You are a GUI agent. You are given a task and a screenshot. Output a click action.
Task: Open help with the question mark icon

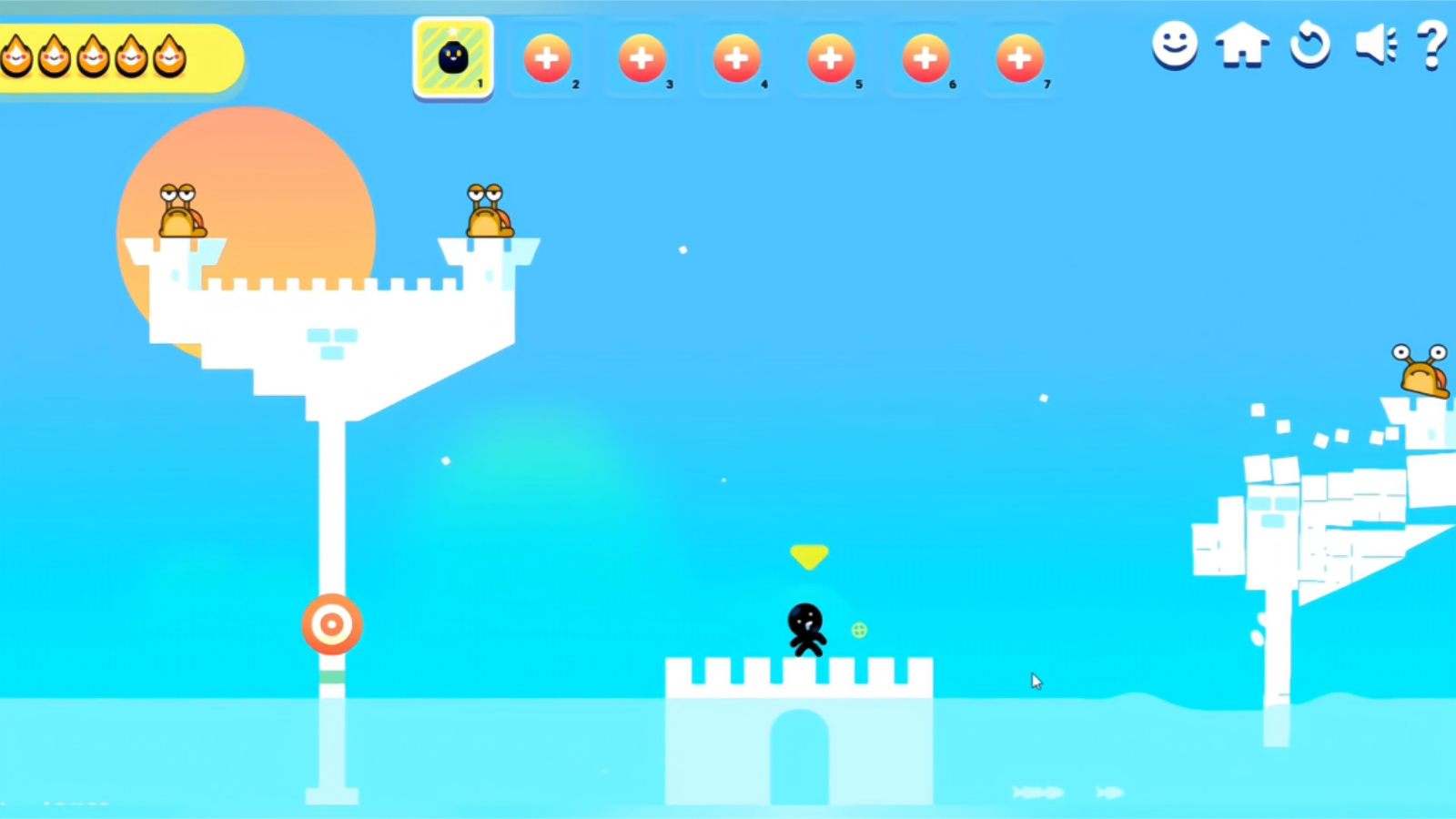[1434, 44]
